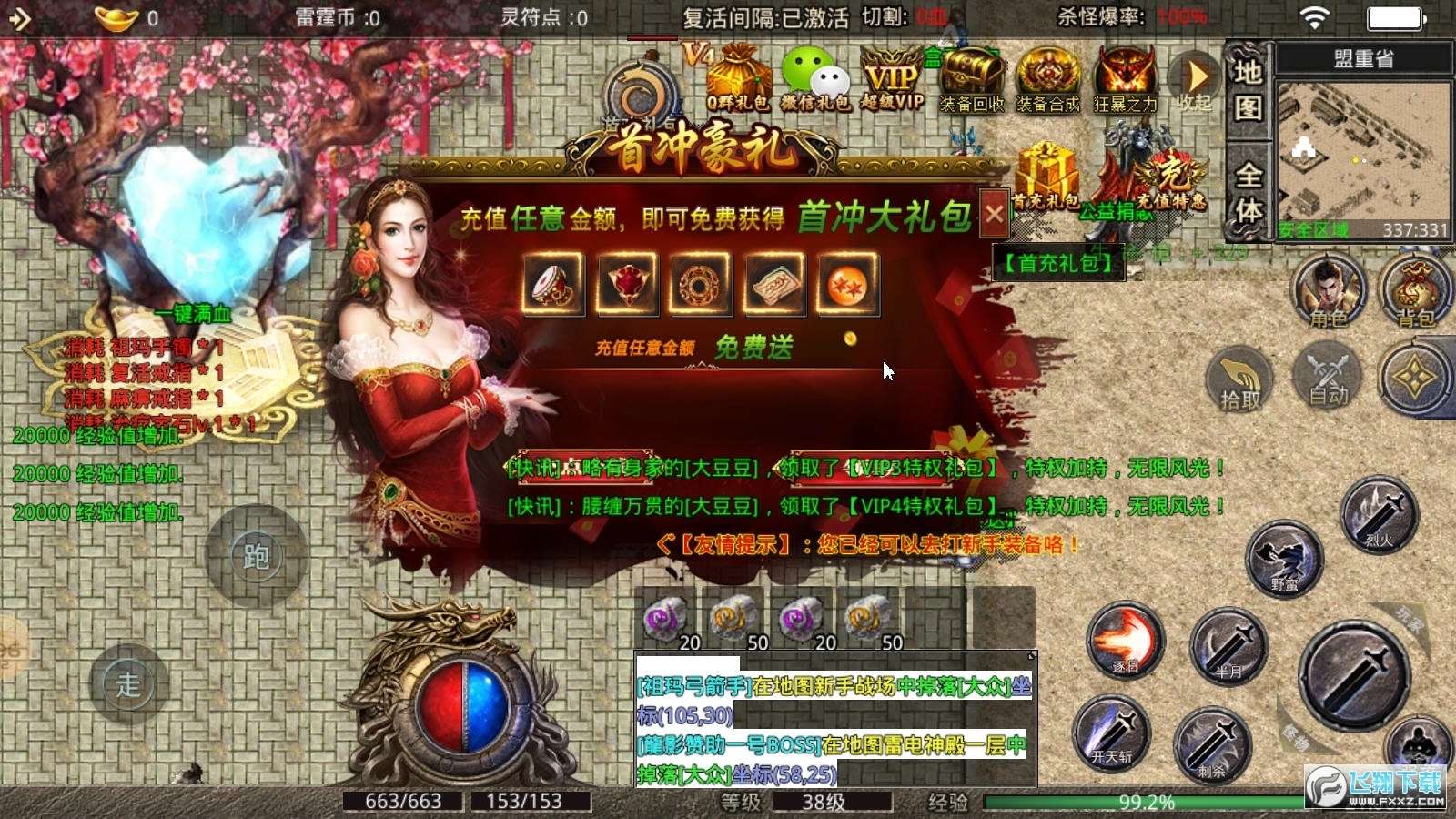This screenshot has width=1456, height=819.
Task: Open the 装备回收 equipment recycle chest
Action: [969, 77]
